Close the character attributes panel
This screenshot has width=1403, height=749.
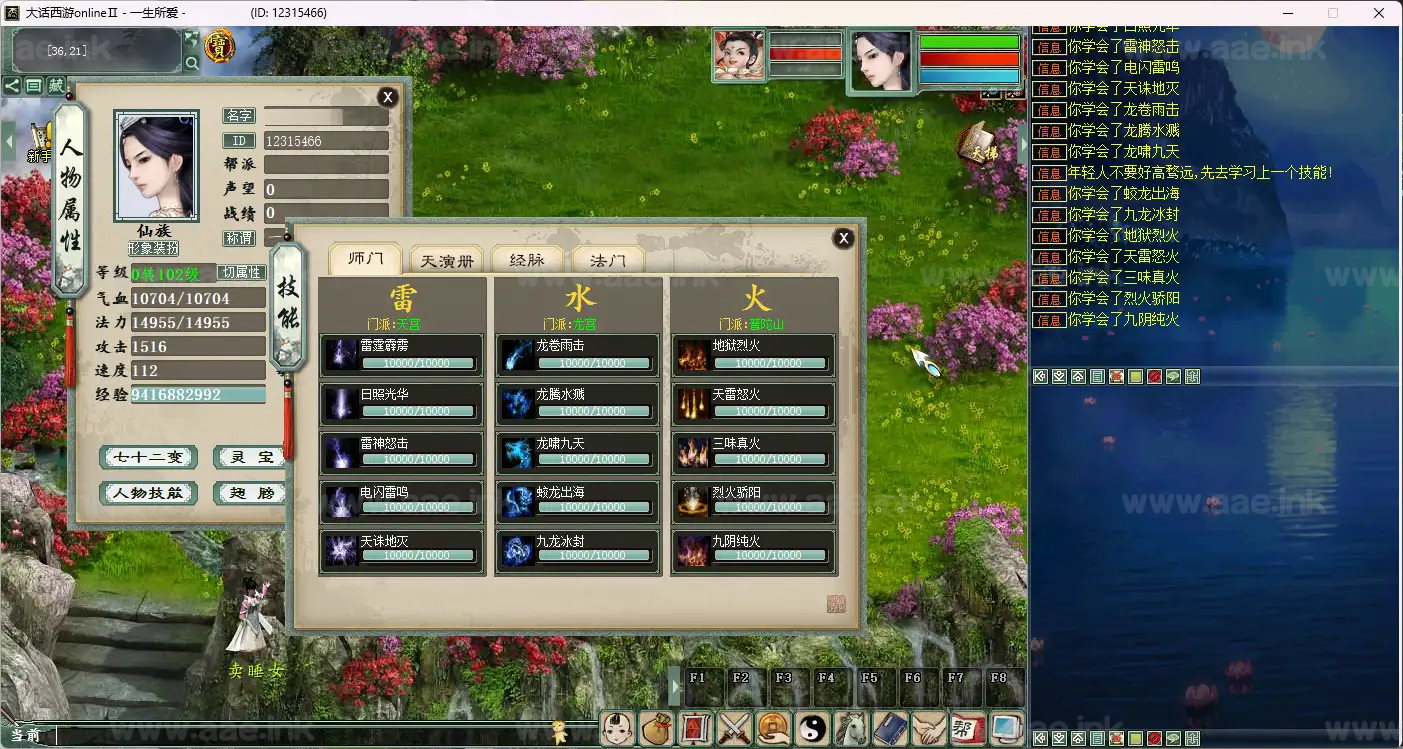[387, 97]
